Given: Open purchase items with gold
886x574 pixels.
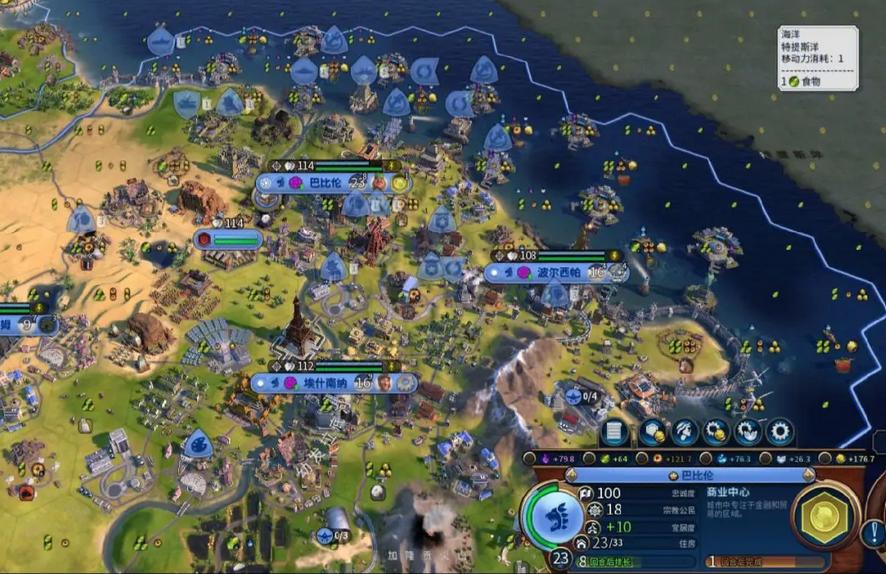Looking at the screenshot, I should (716, 432).
